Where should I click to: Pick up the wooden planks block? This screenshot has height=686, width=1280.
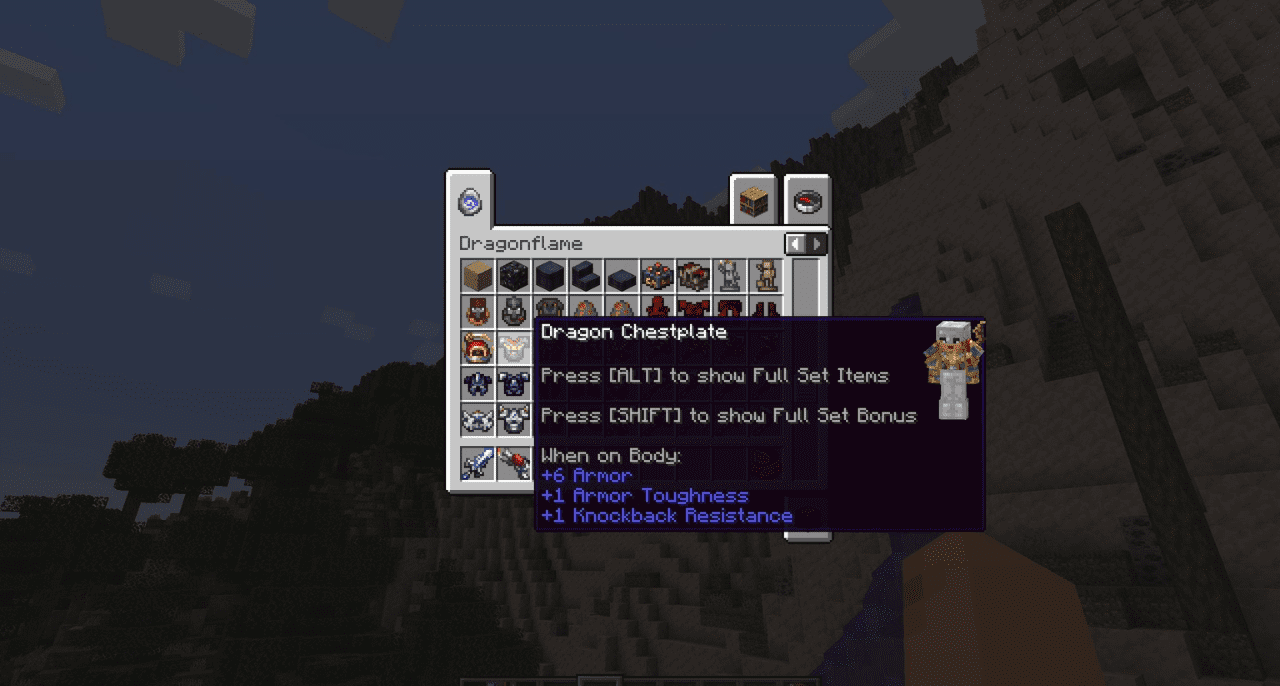click(x=478, y=276)
